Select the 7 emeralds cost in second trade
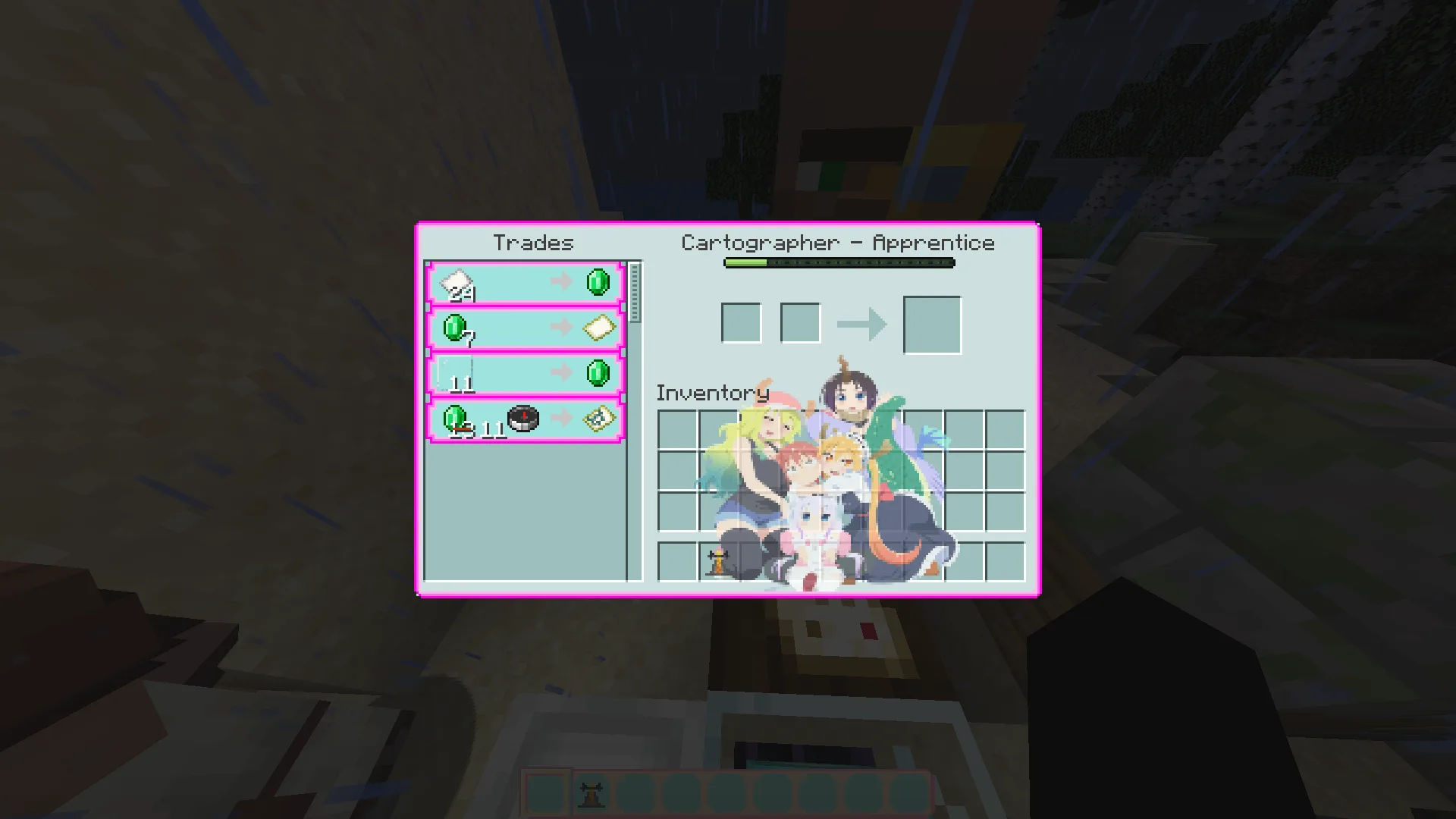The height and width of the screenshot is (819, 1456). pyautogui.click(x=455, y=328)
